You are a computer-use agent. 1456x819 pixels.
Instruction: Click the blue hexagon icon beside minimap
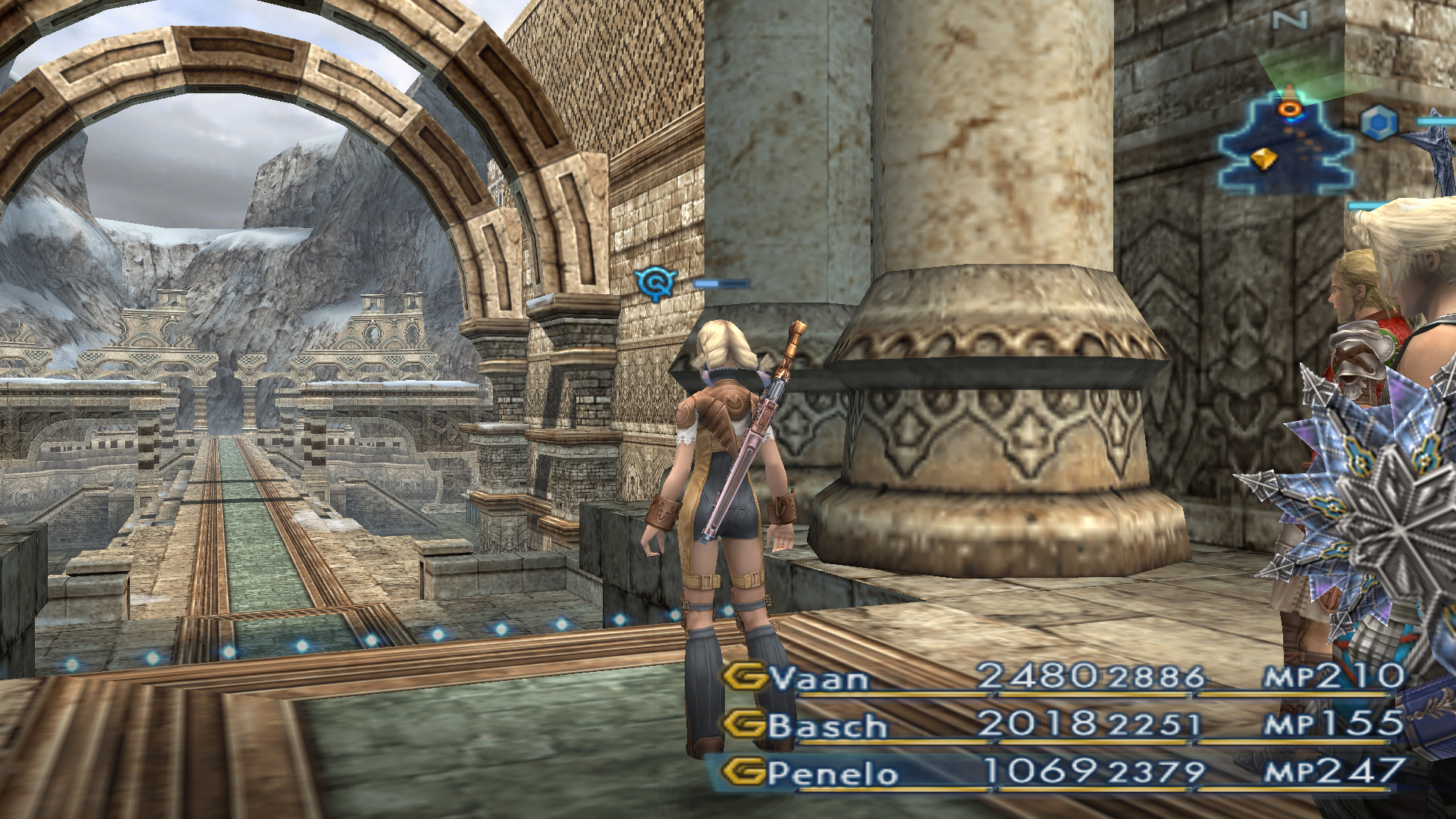[x=1378, y=123]
